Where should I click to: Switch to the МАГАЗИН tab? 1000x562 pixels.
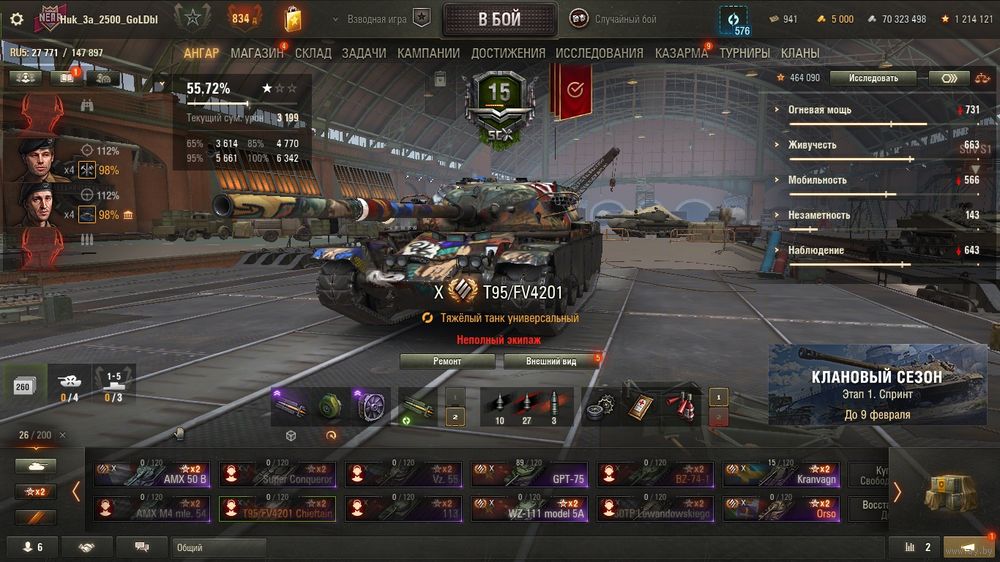tap(256, 53)
